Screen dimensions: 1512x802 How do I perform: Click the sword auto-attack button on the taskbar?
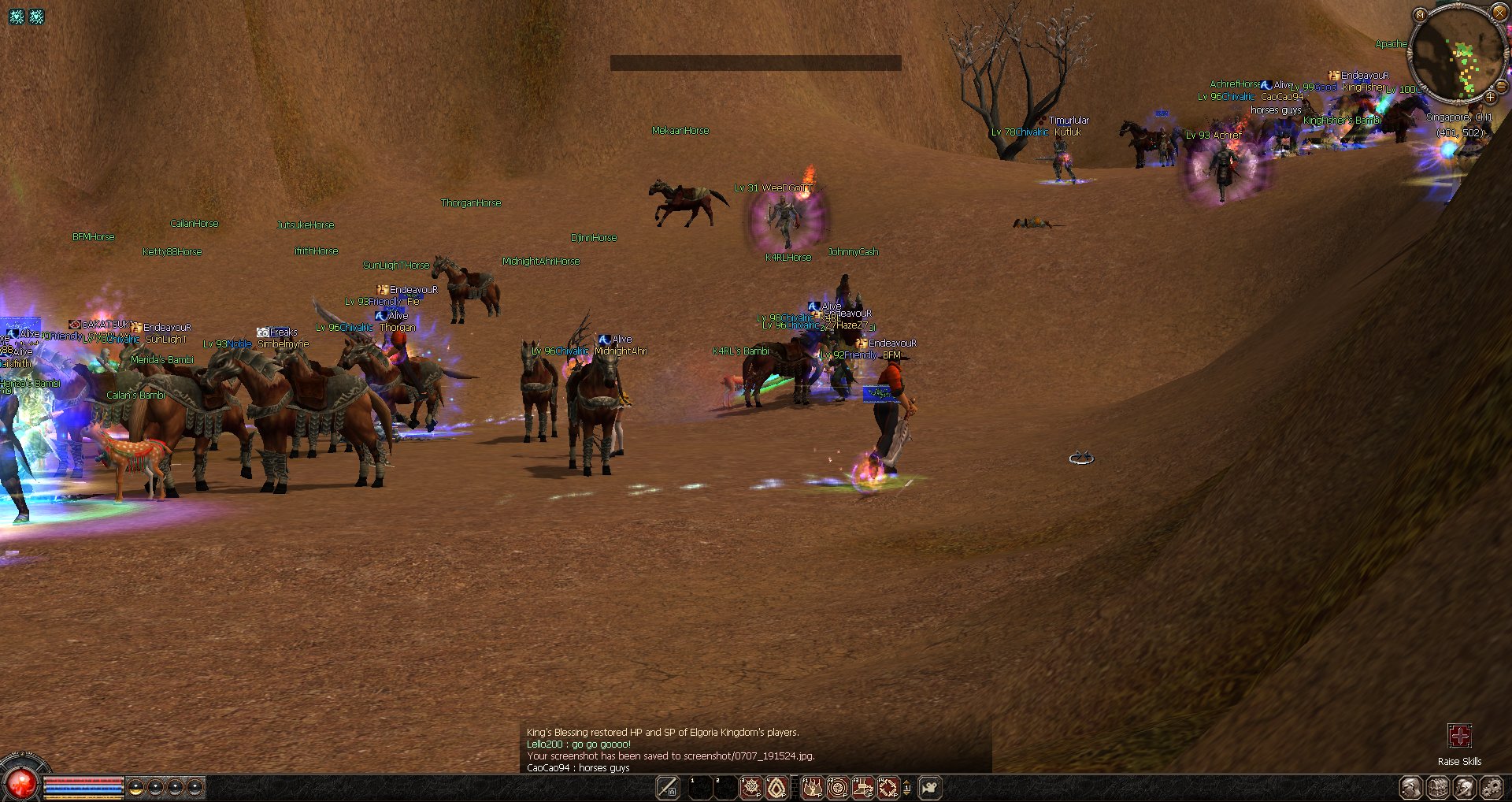point(668,787)
